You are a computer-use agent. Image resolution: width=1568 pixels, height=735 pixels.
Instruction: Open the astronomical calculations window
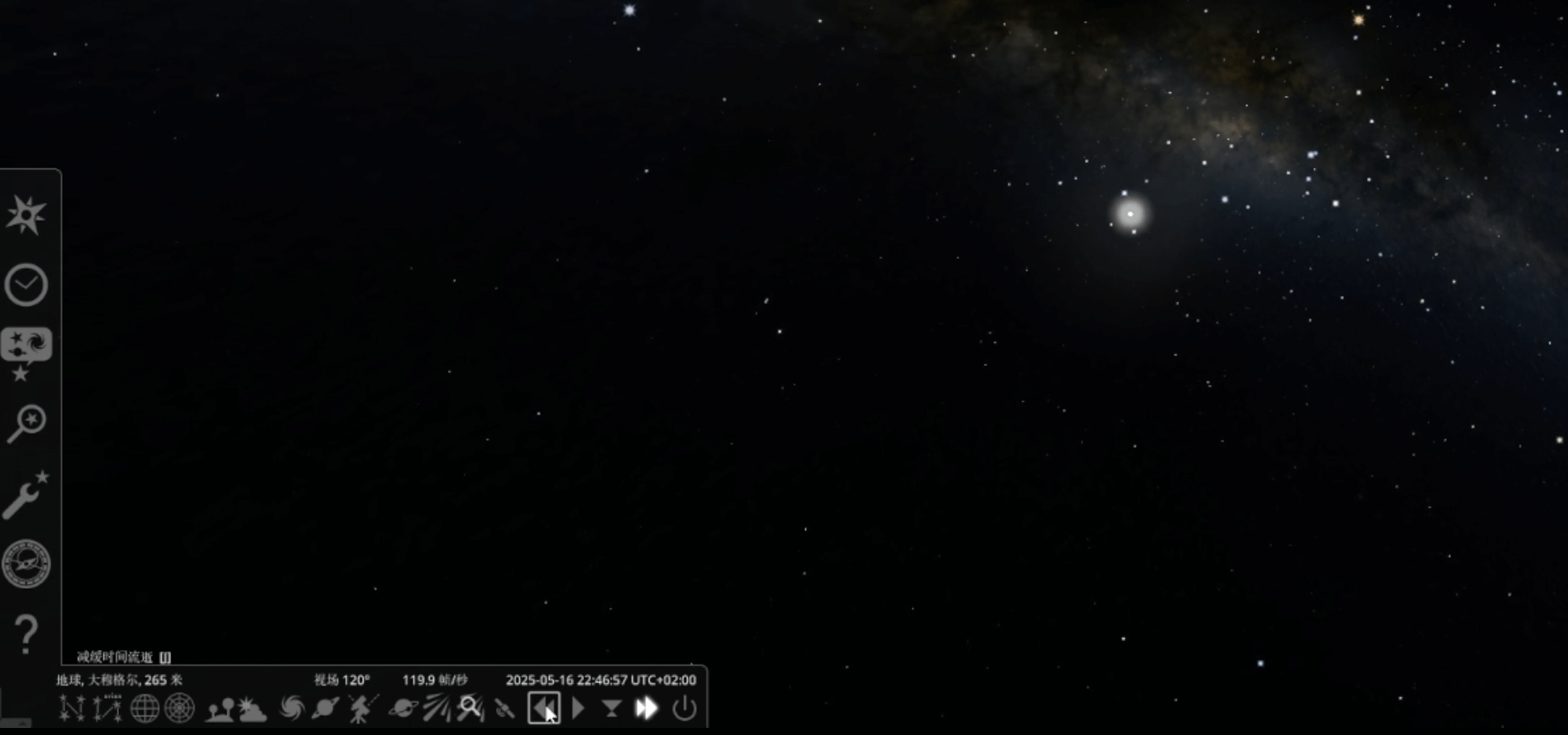point(26,564)
